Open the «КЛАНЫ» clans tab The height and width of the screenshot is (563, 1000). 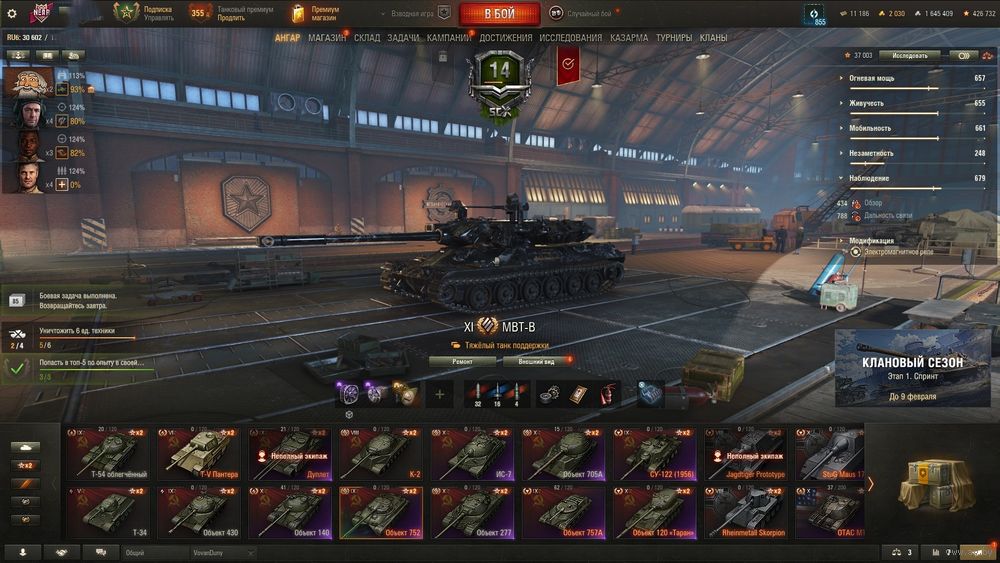(713, 38)
